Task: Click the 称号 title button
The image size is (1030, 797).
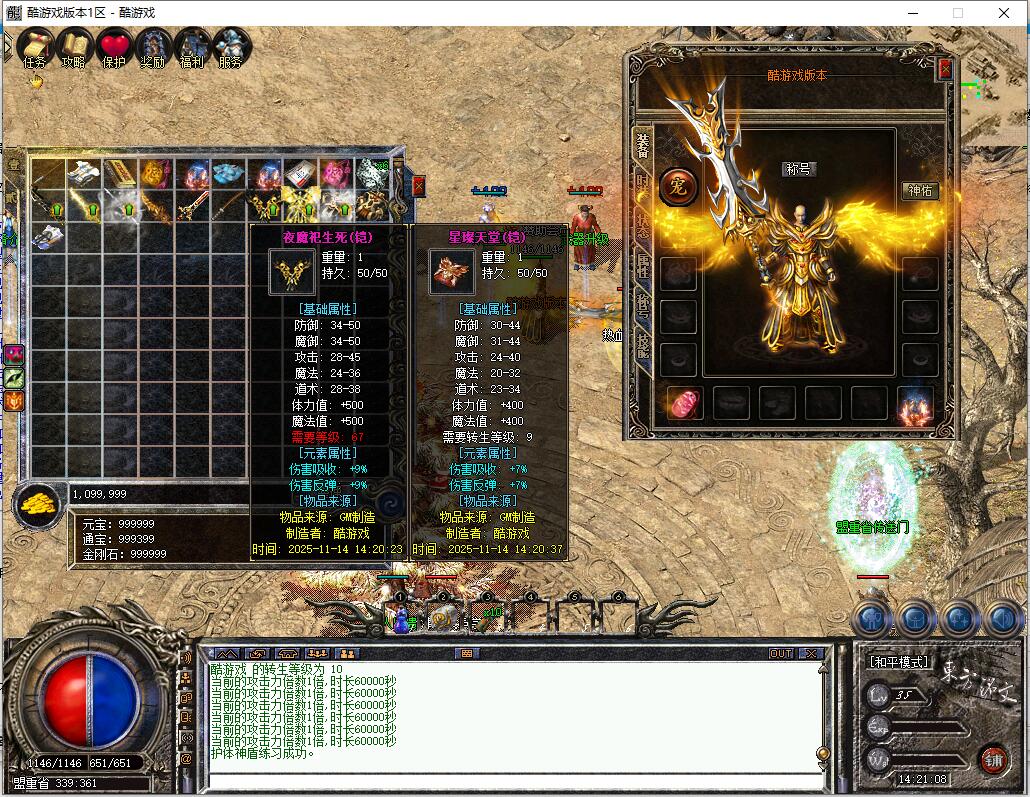Action: (798, 169)
